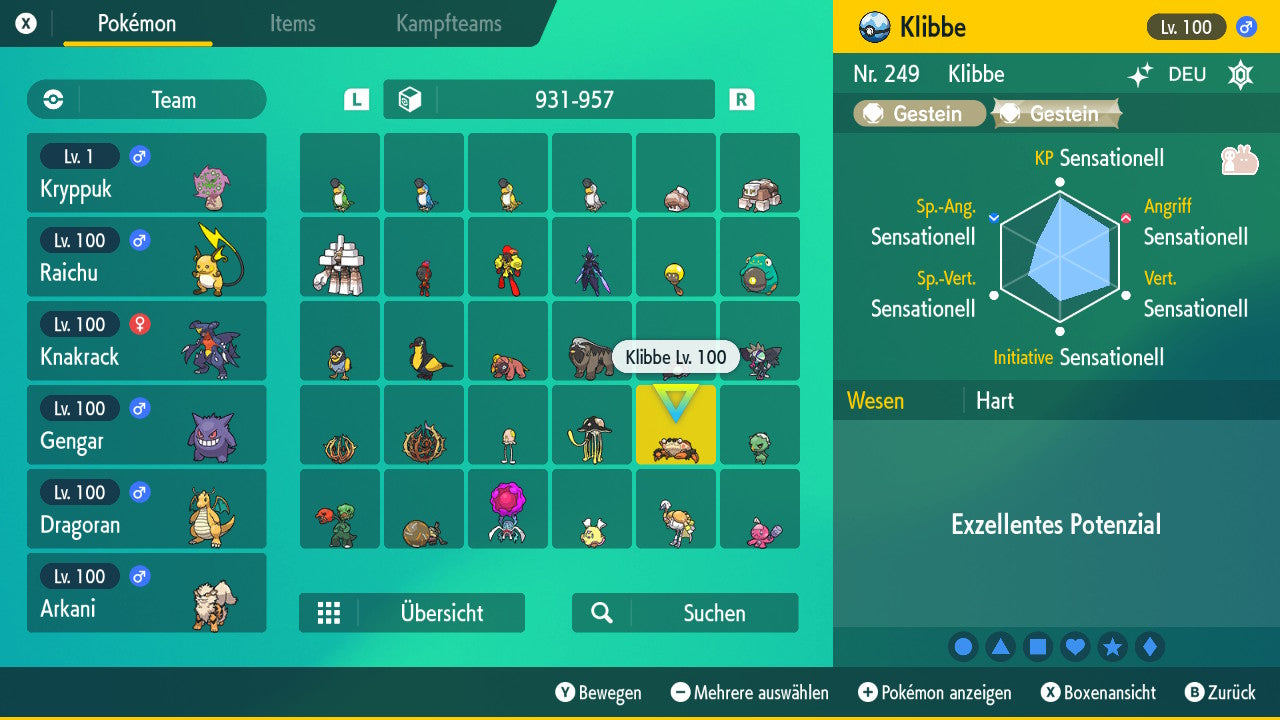Click the male symbol beside Klibbe's Lv. 100

coord(1245,27)
